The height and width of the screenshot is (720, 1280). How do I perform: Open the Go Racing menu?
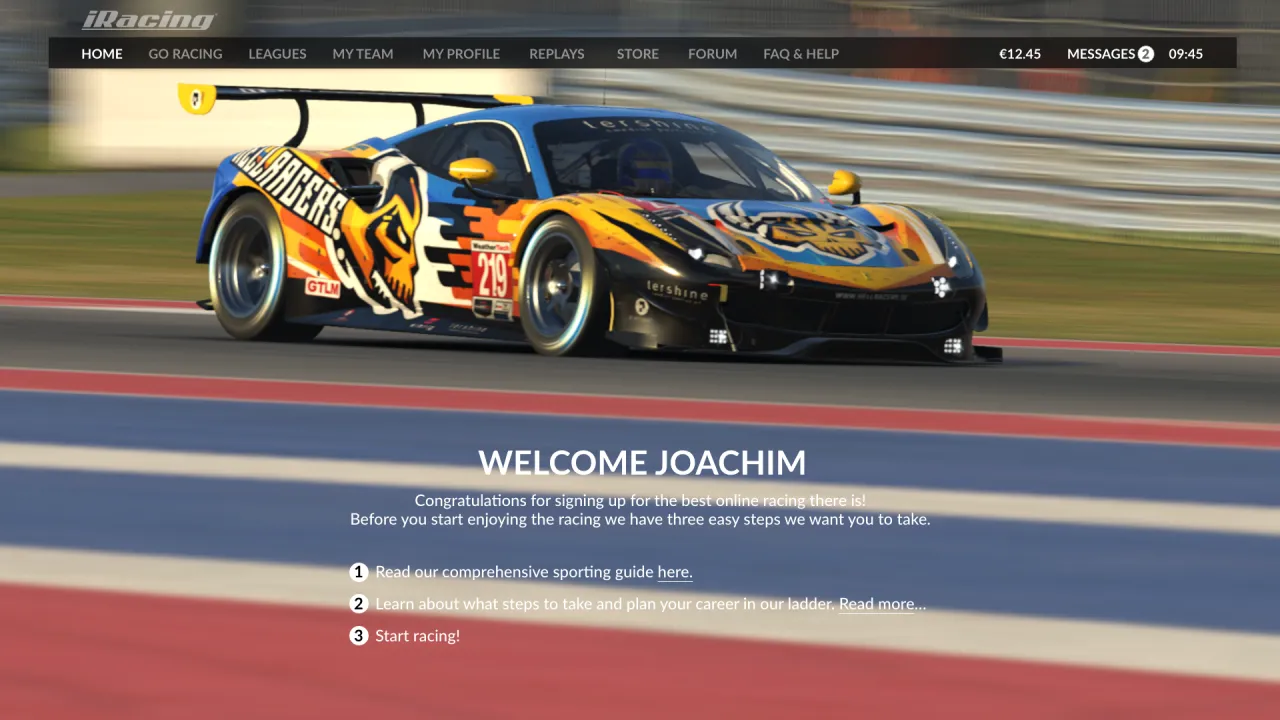185,54
